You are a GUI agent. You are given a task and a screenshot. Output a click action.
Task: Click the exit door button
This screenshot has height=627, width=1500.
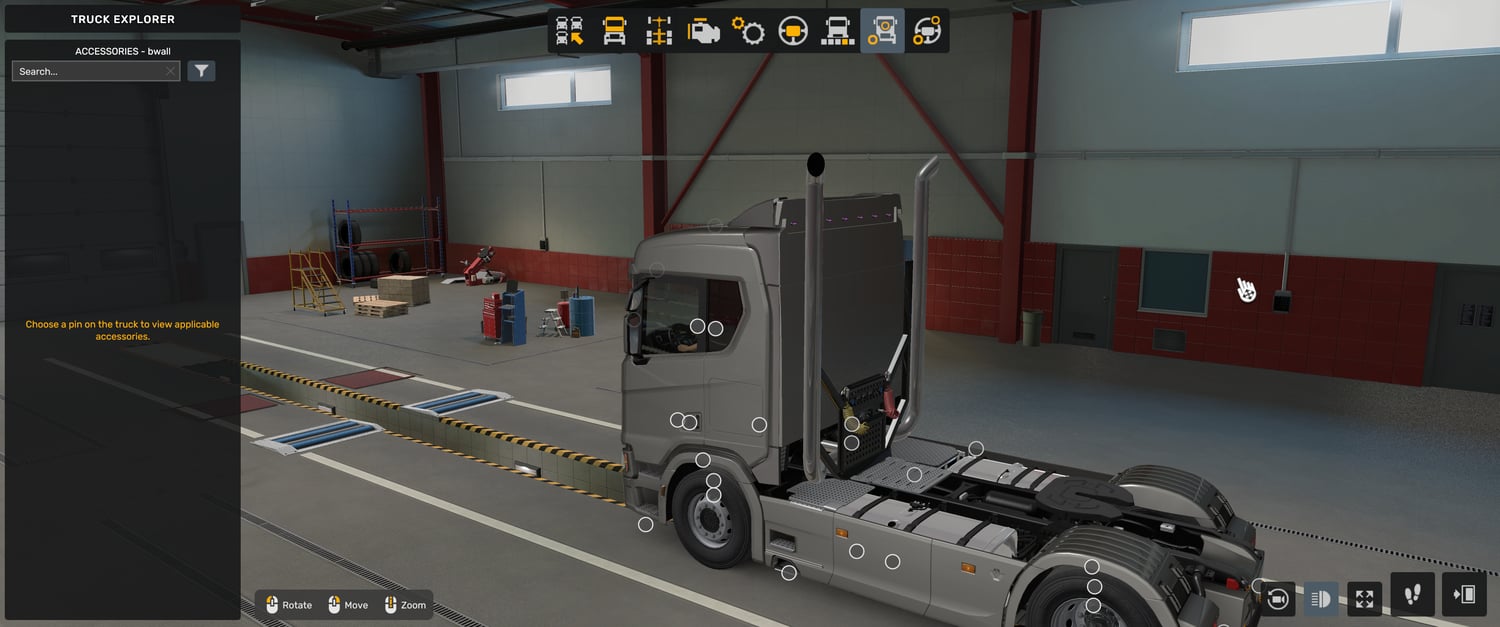tap(1464, 595)
